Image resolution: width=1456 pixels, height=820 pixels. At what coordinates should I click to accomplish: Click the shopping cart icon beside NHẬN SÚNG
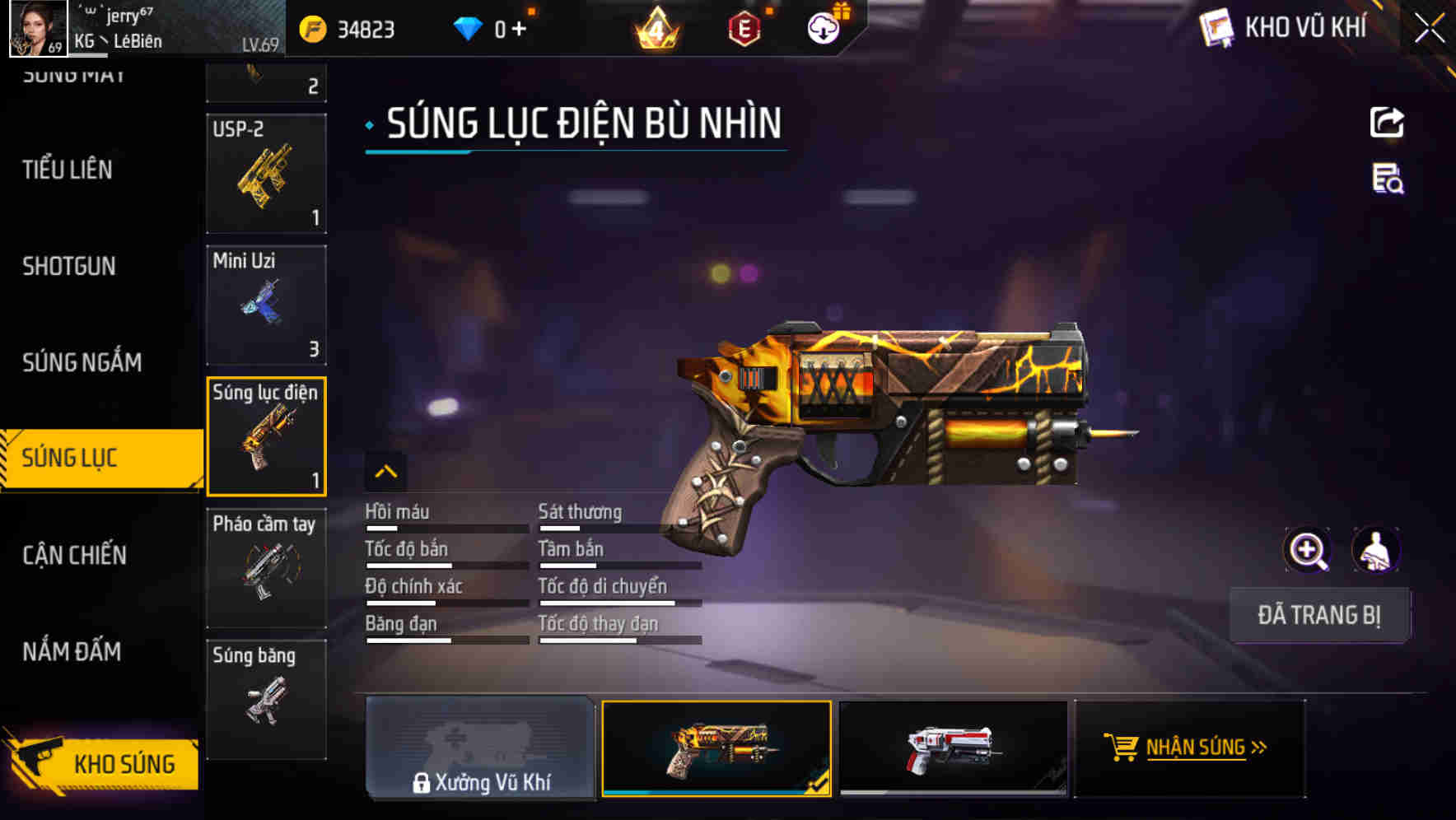tap(1122, 748)
